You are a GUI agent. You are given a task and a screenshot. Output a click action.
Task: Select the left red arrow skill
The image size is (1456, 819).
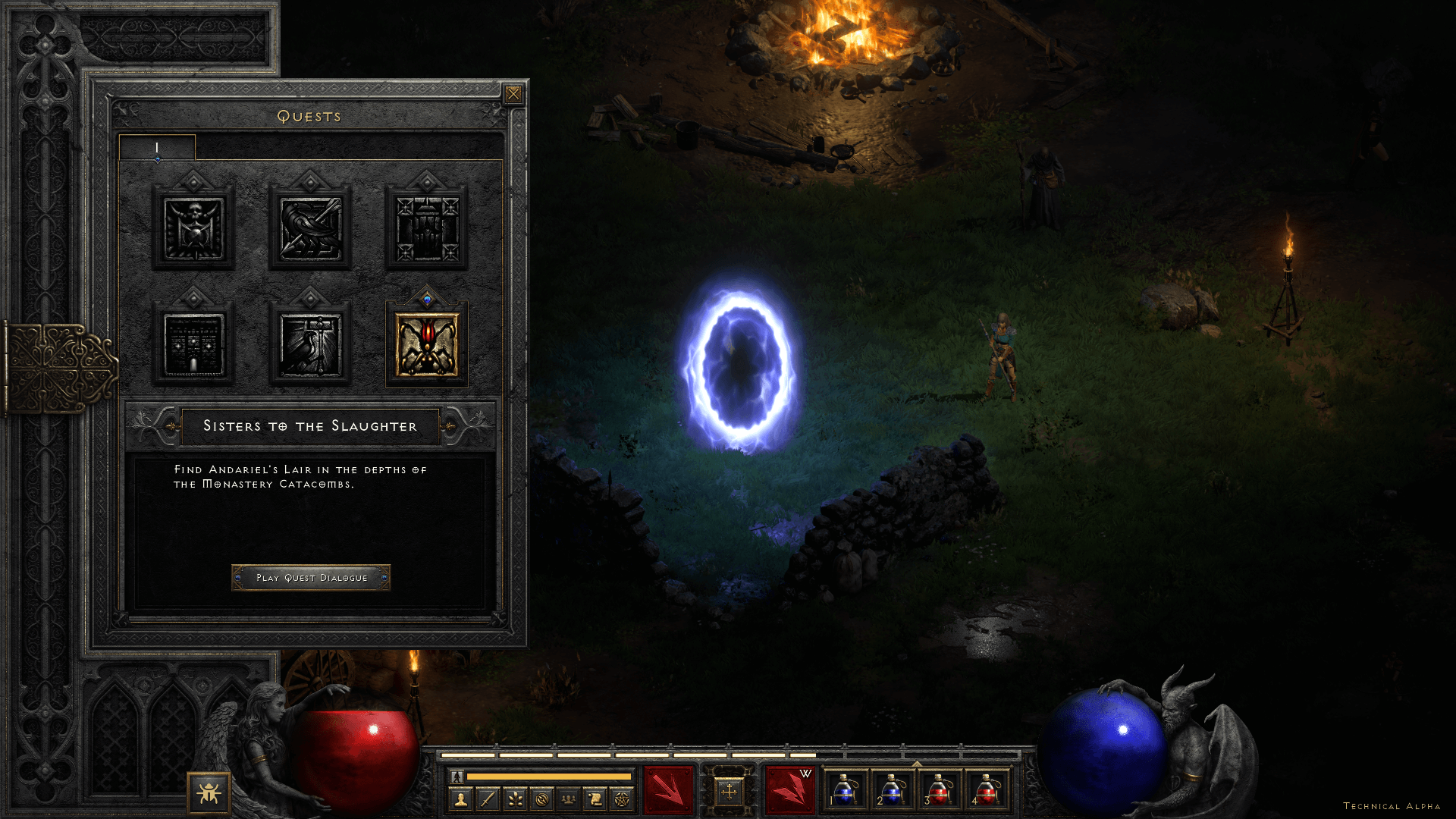point(668,790)
